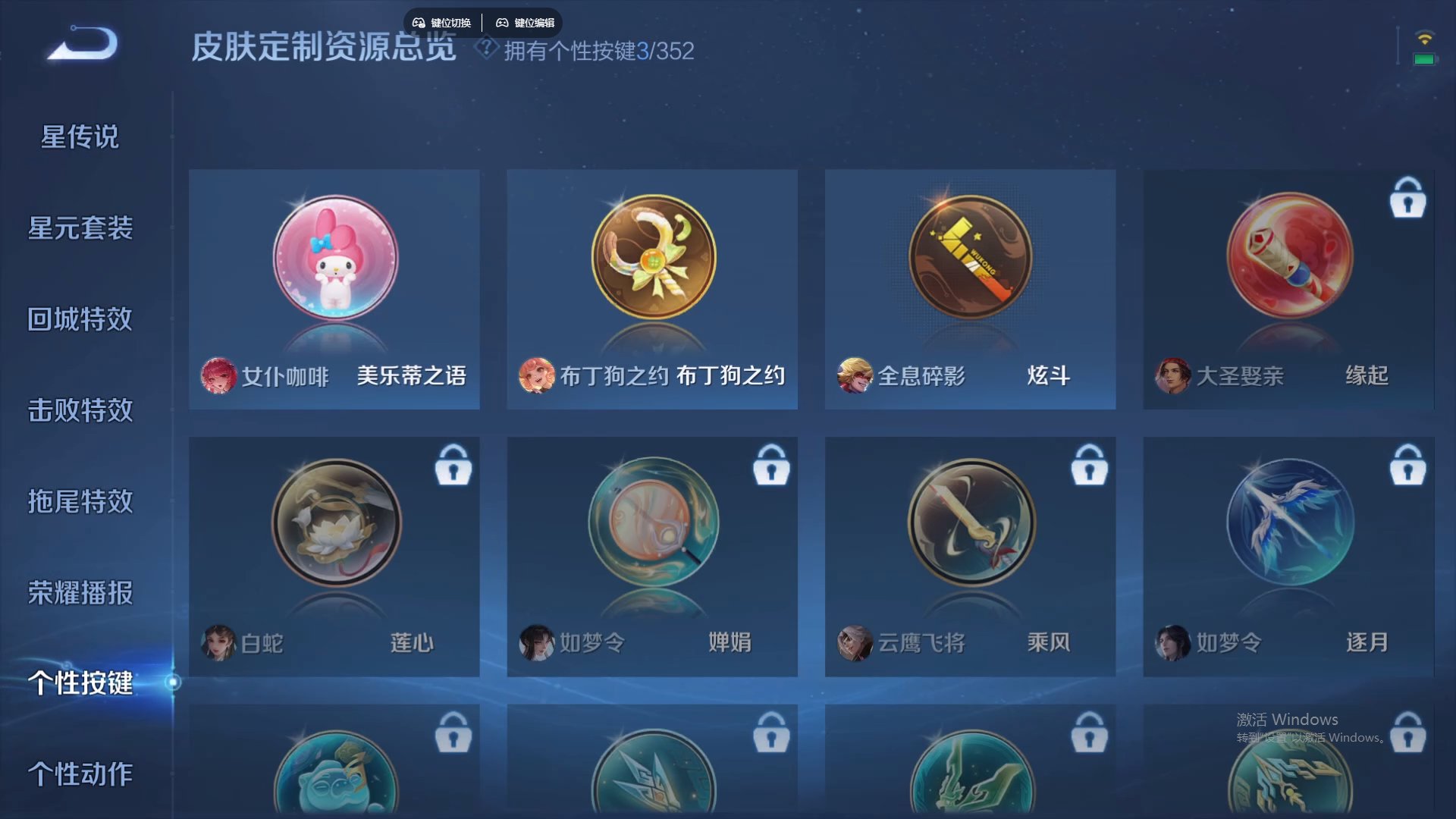Click the 炫斗 WUKONG medal icon
This screenshot has width=1456, height=819.
point(969,256)
